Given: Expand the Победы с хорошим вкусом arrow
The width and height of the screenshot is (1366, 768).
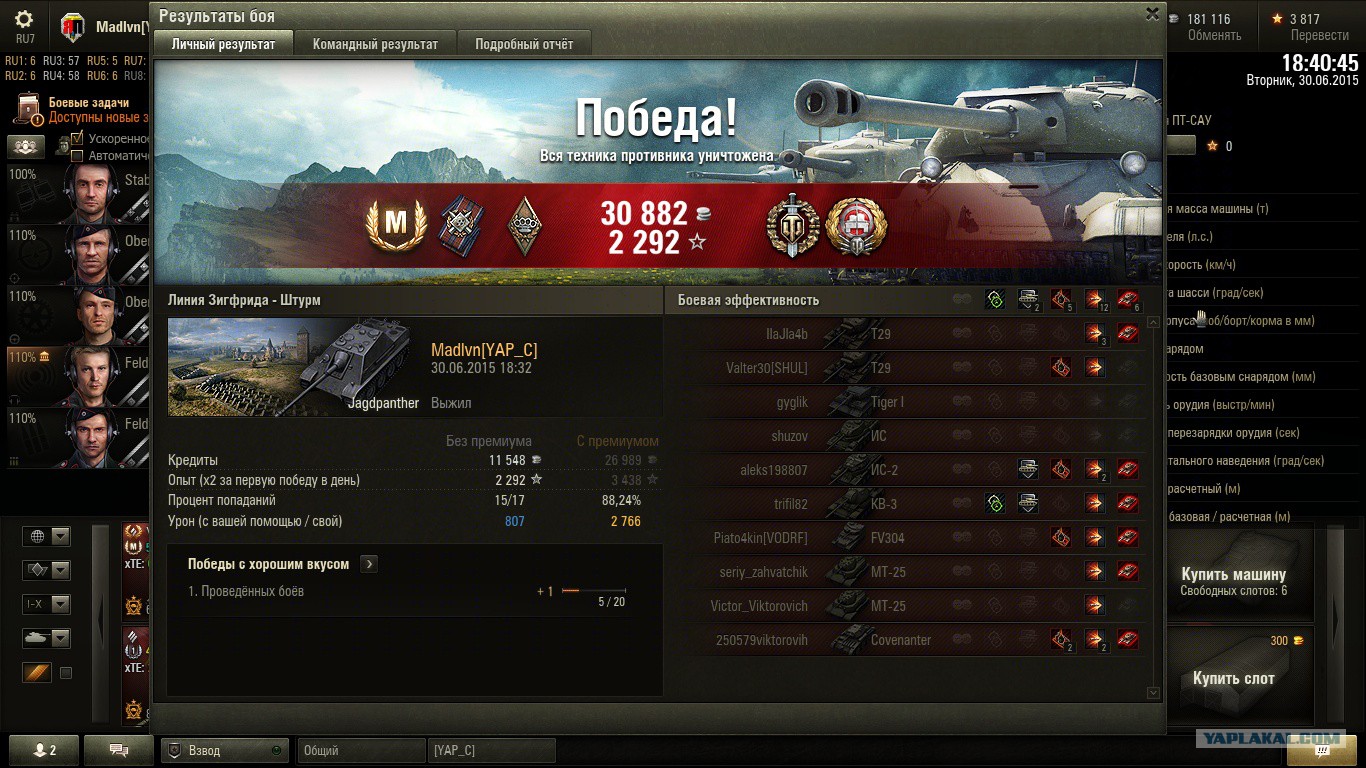Looking at the screenshot, I should click(369, 564).
